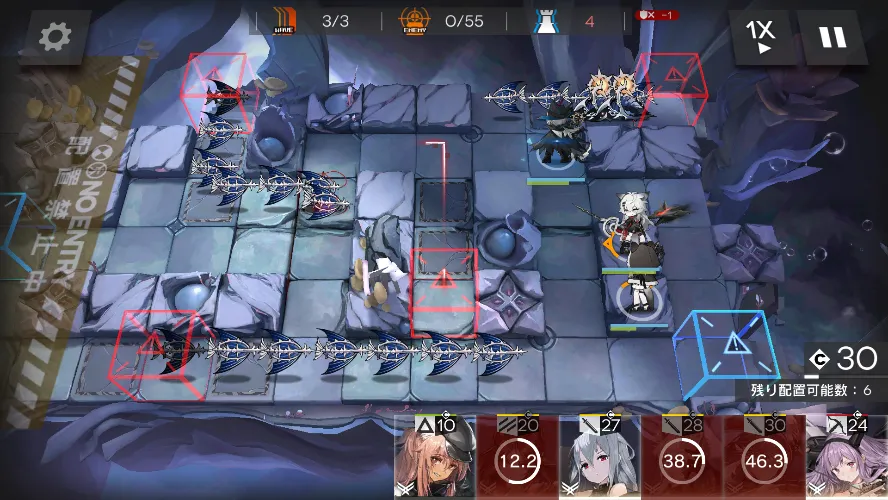Select the cost 27 silver-haired operator card
This screenshot has width=888, height=500.
tap(598, 458)
